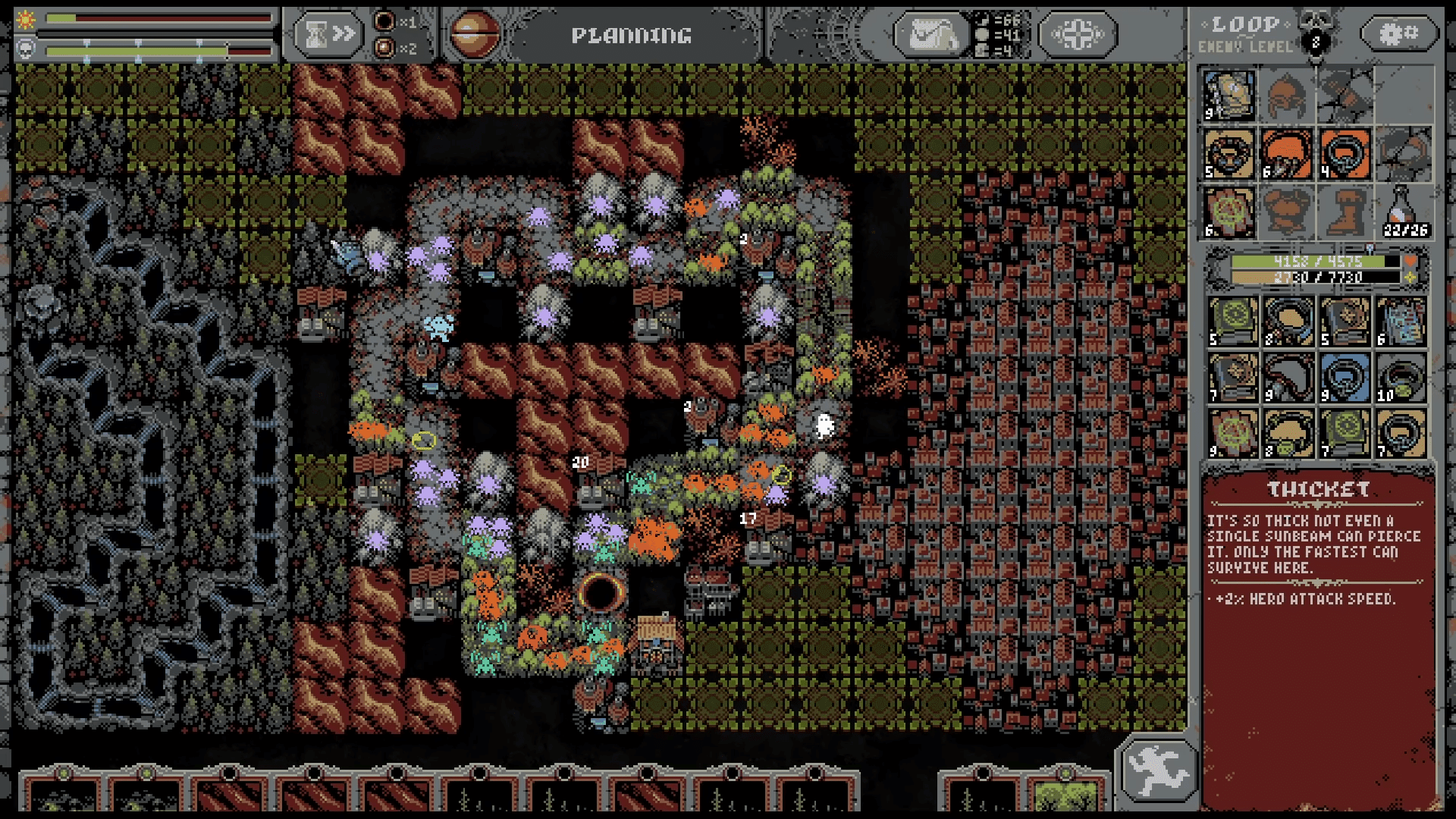Select the equipped level 6 rune item
The width and height of the screenshot is (1456, 819).
1229,210
